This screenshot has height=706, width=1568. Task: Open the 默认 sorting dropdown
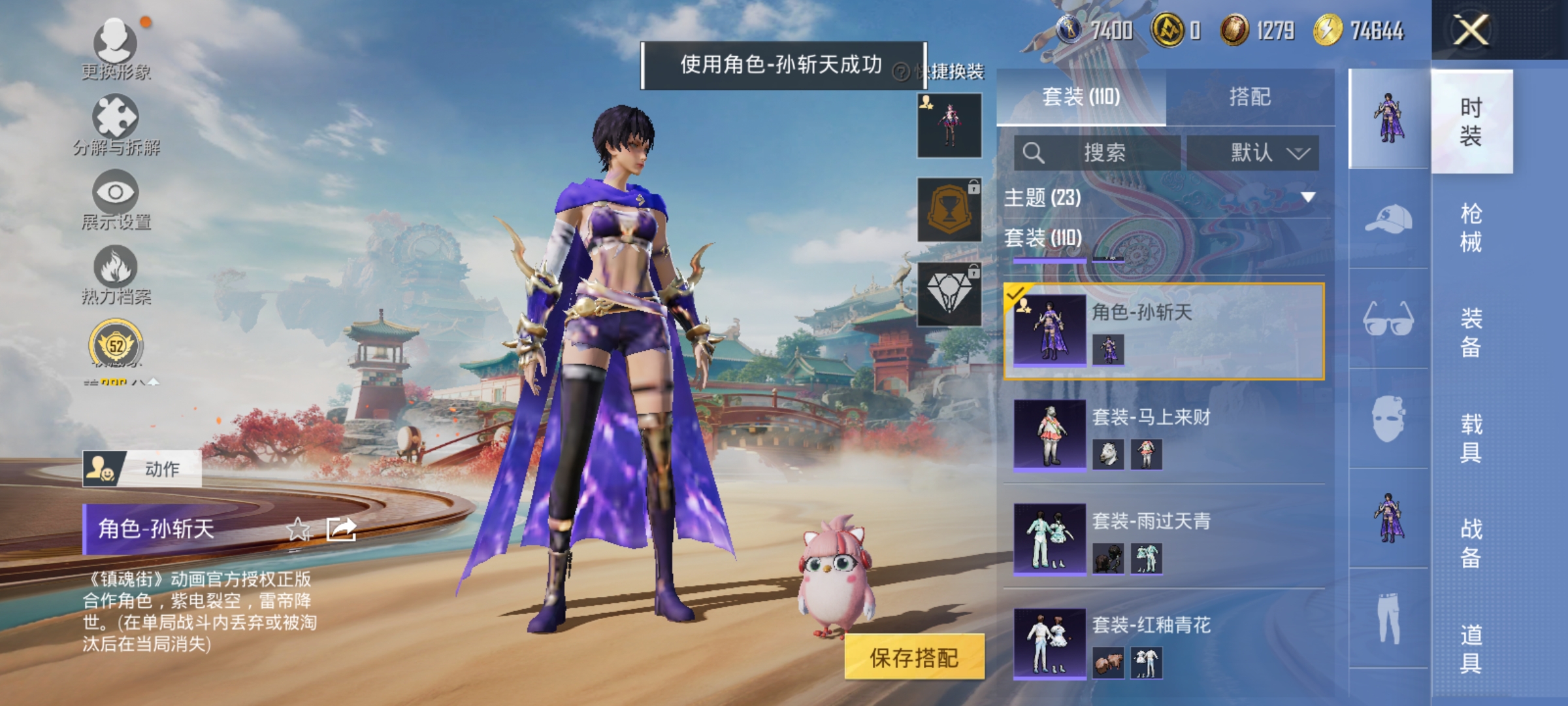(1253, 154)
